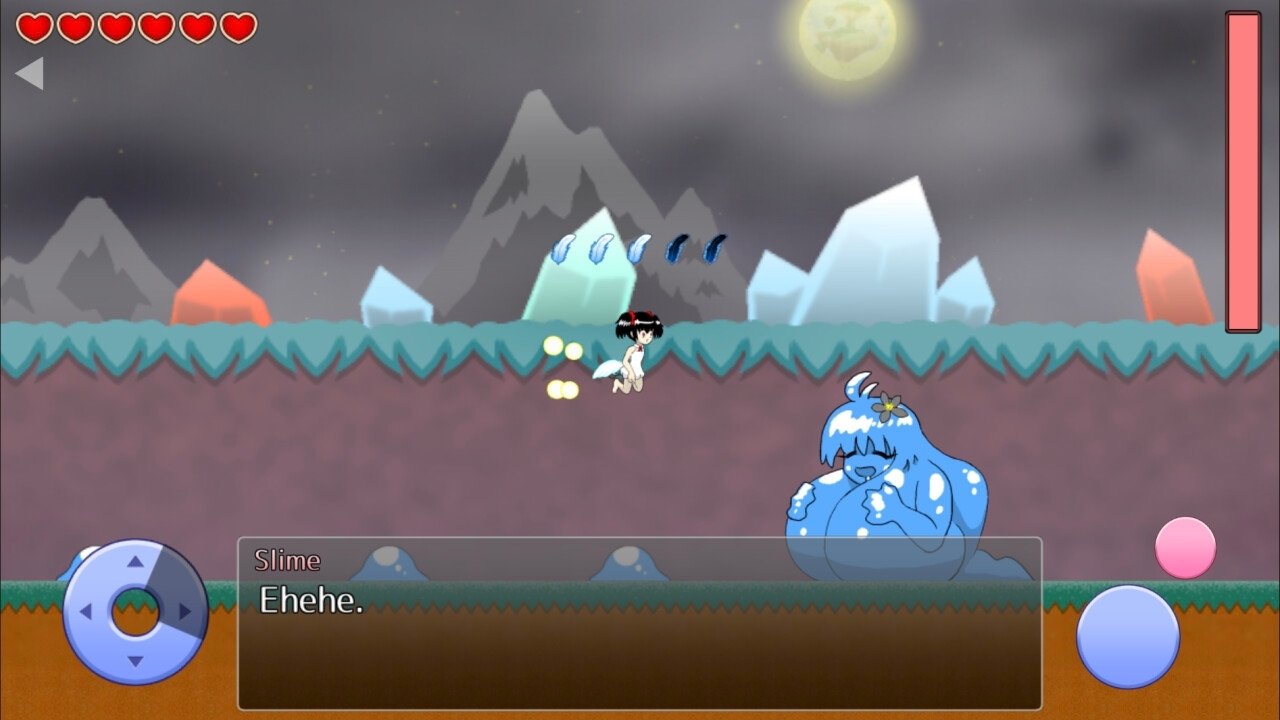Tap the large blue action button
This screenshot has height=720, width=1280.
pos(1128,637)
